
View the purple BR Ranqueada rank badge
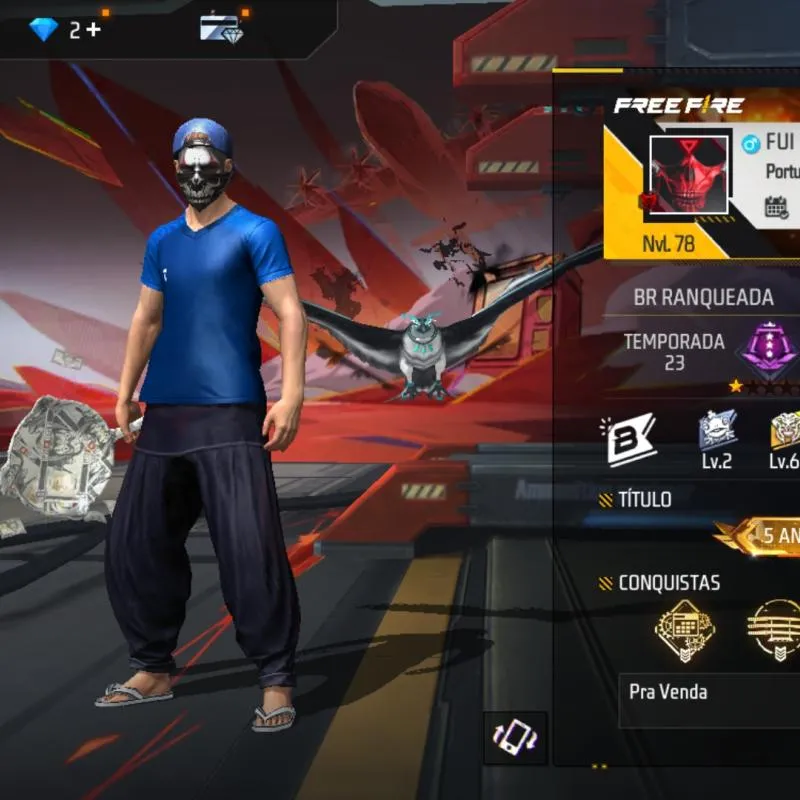[770, 349]
